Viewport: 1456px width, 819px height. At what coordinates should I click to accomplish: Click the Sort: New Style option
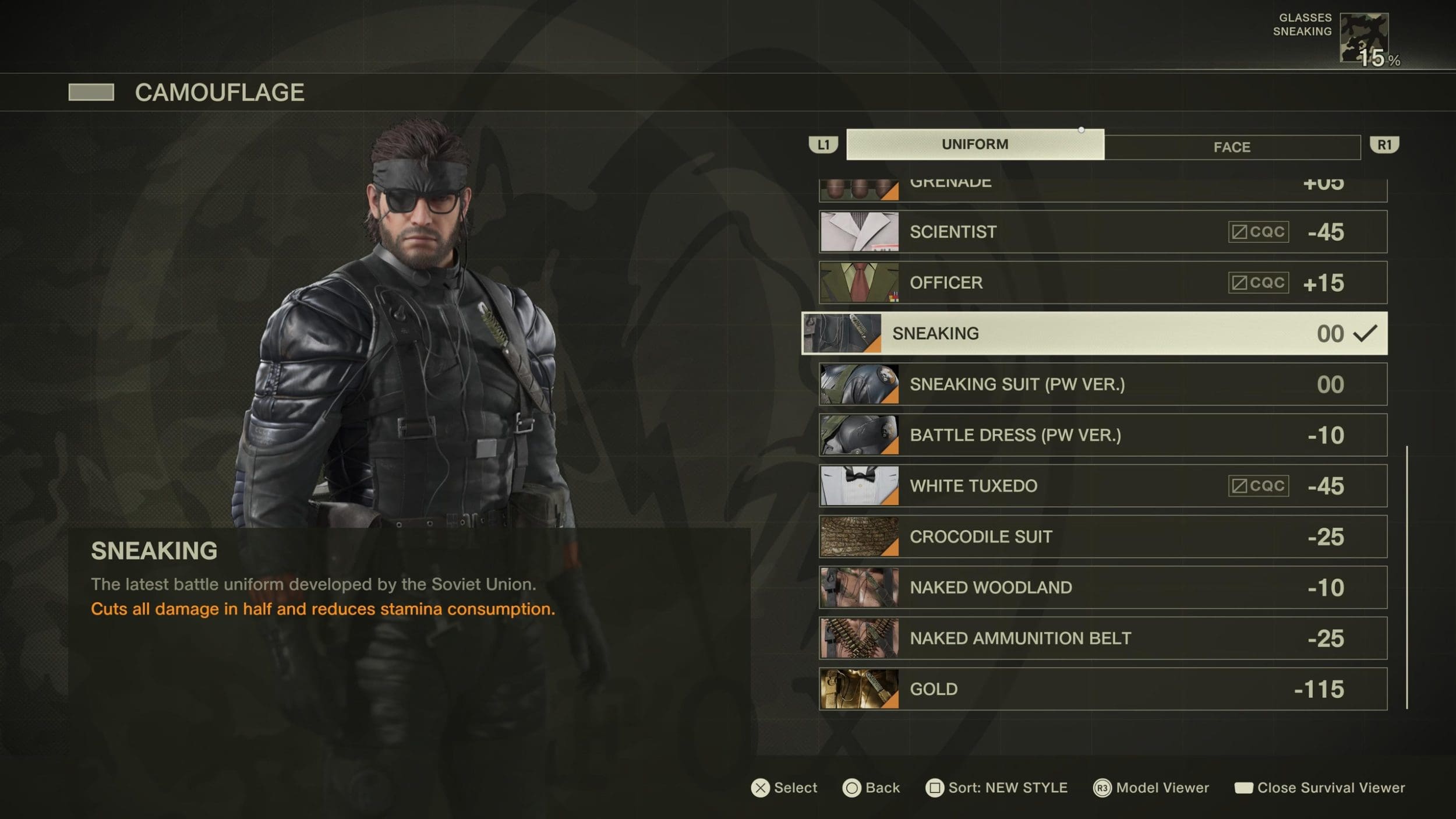996,788
